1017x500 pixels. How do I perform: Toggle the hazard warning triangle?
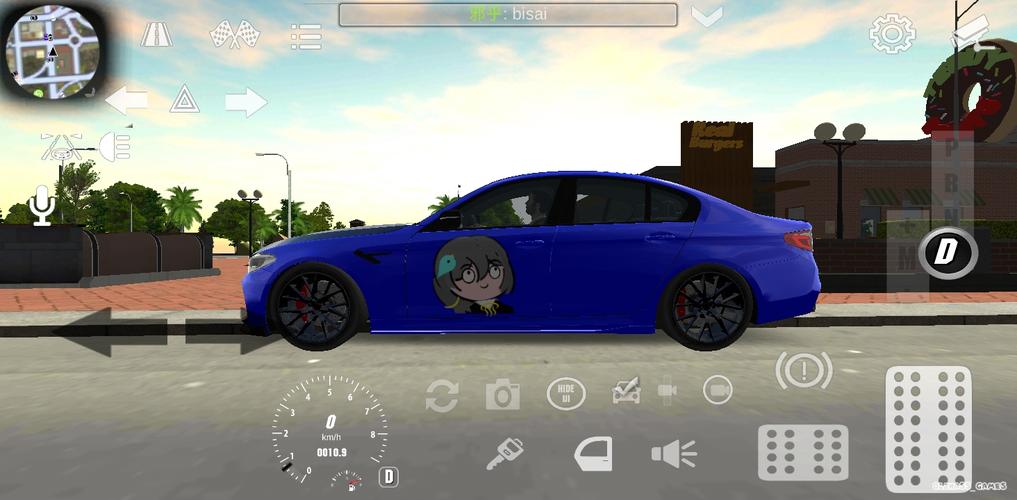coord(184,99)
